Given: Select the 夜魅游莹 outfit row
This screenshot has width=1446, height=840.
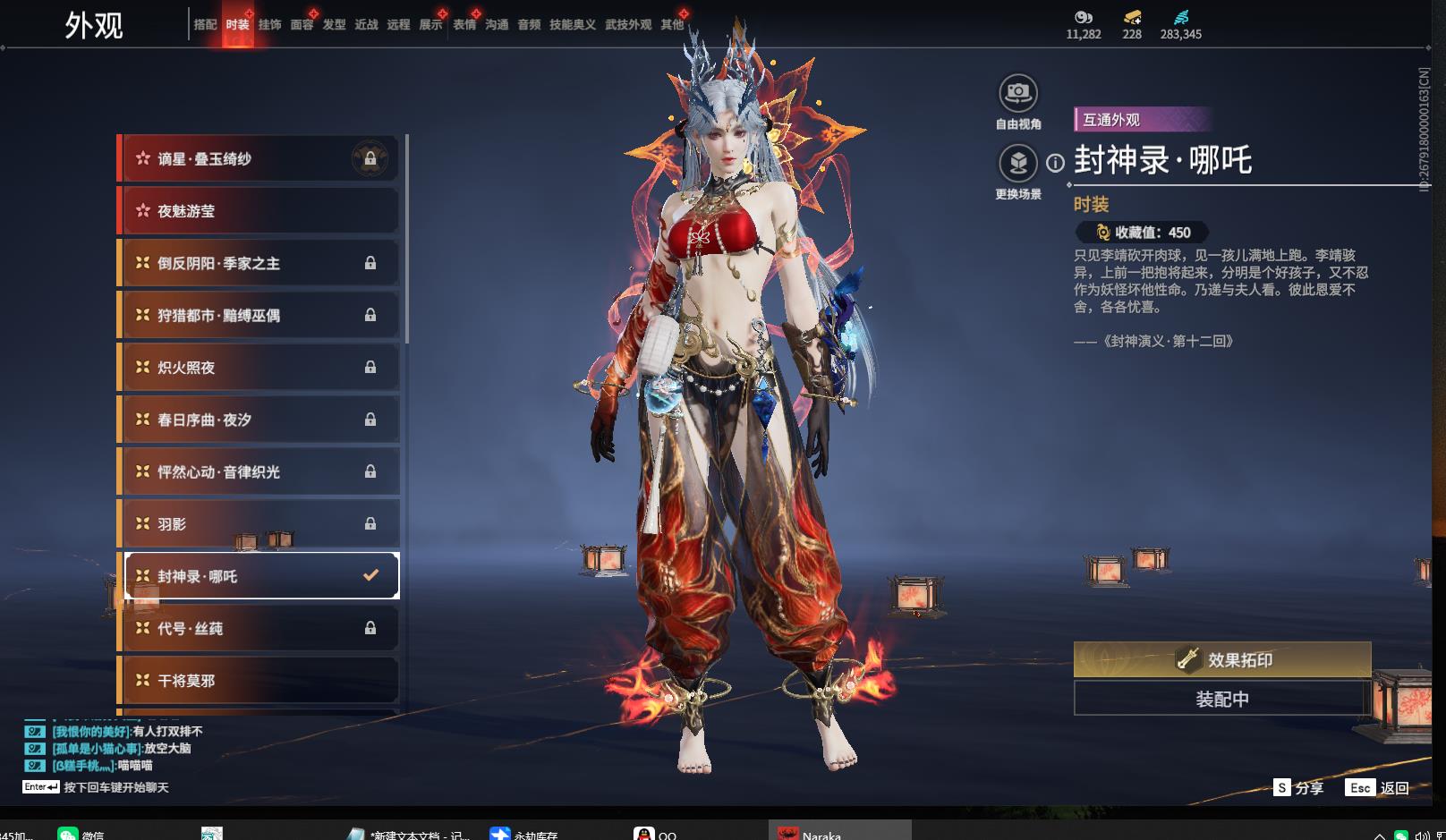Looking at the screenshot, I should (259, 211).
